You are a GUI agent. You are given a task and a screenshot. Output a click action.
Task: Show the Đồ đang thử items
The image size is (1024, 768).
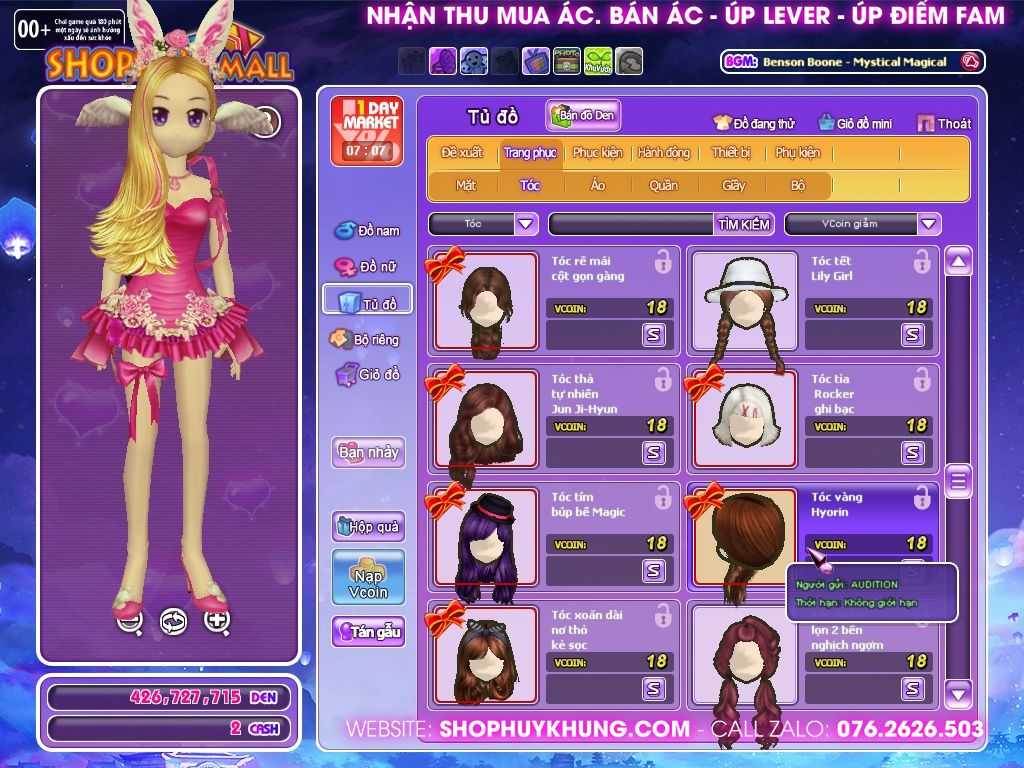(x=754, y=124)
